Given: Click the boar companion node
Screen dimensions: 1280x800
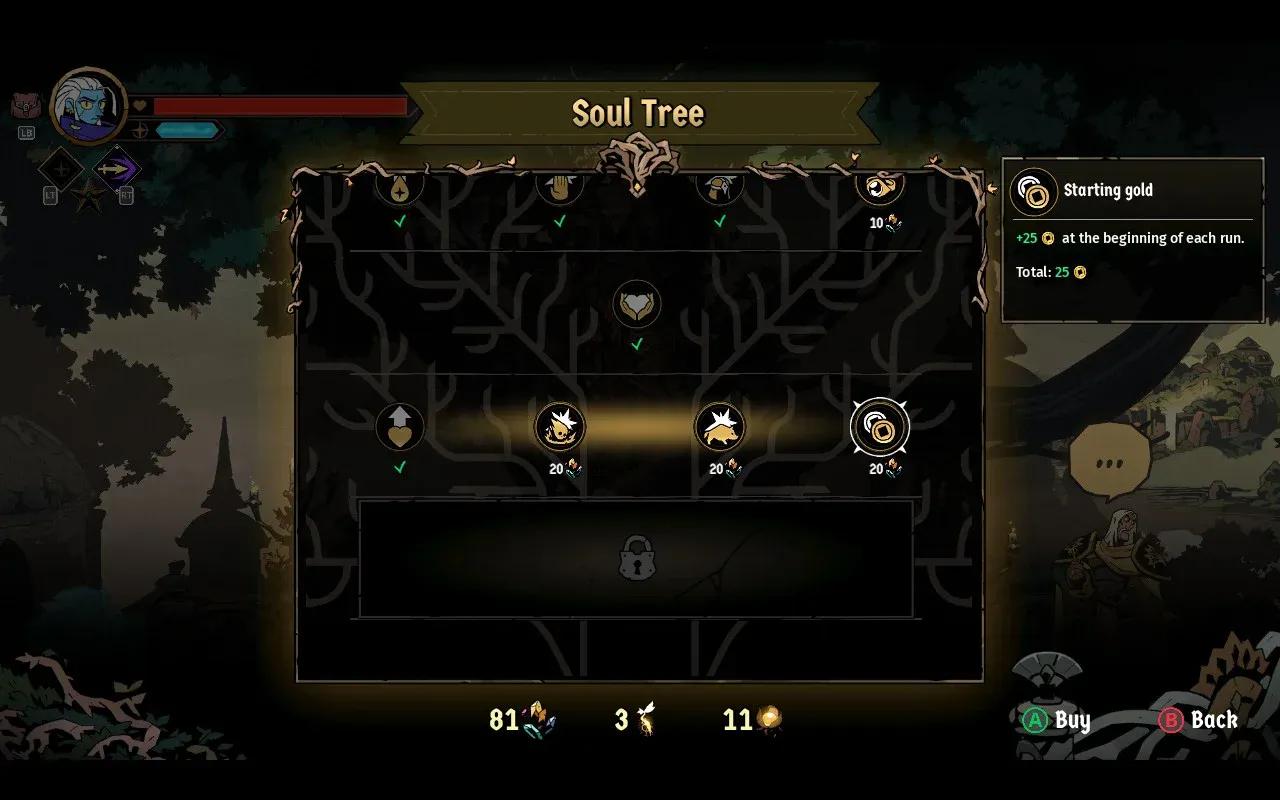Looking at the screenshot, I should [x=720, y=427].
